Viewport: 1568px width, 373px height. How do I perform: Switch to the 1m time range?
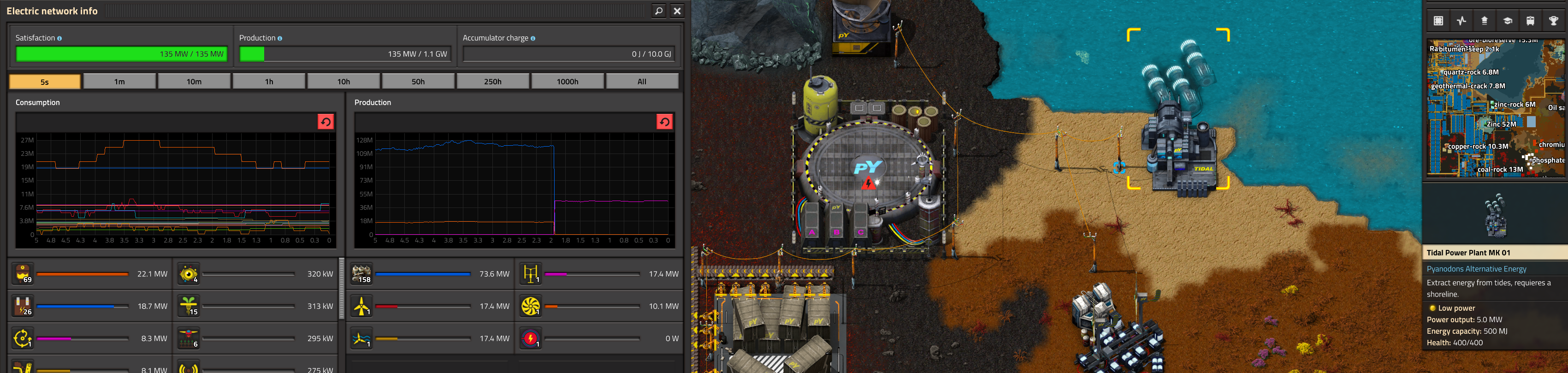pos(119,82)
